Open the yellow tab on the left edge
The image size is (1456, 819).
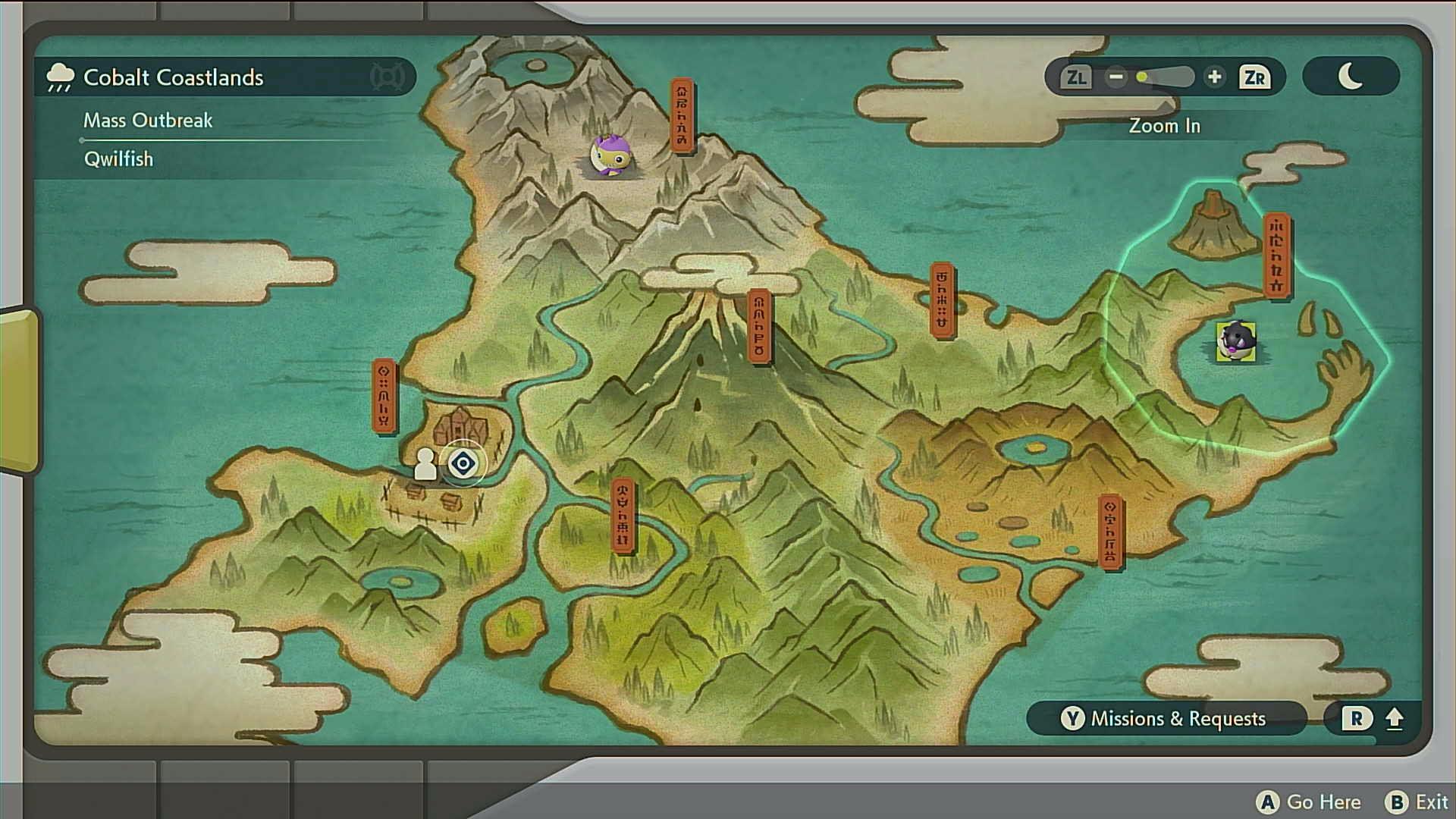click(x=18, y=391)
